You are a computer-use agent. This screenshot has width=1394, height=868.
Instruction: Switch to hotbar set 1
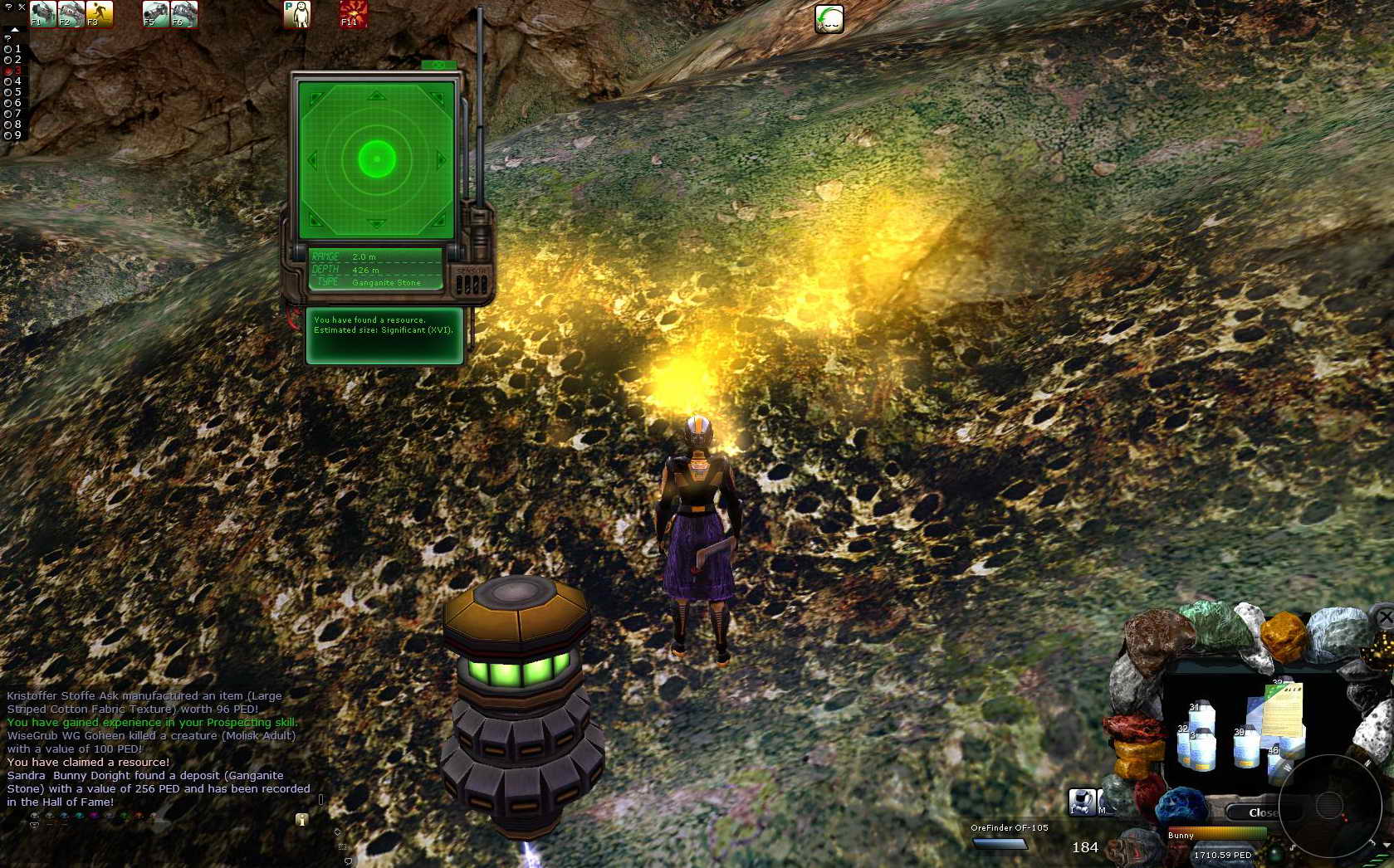point(8,49)
